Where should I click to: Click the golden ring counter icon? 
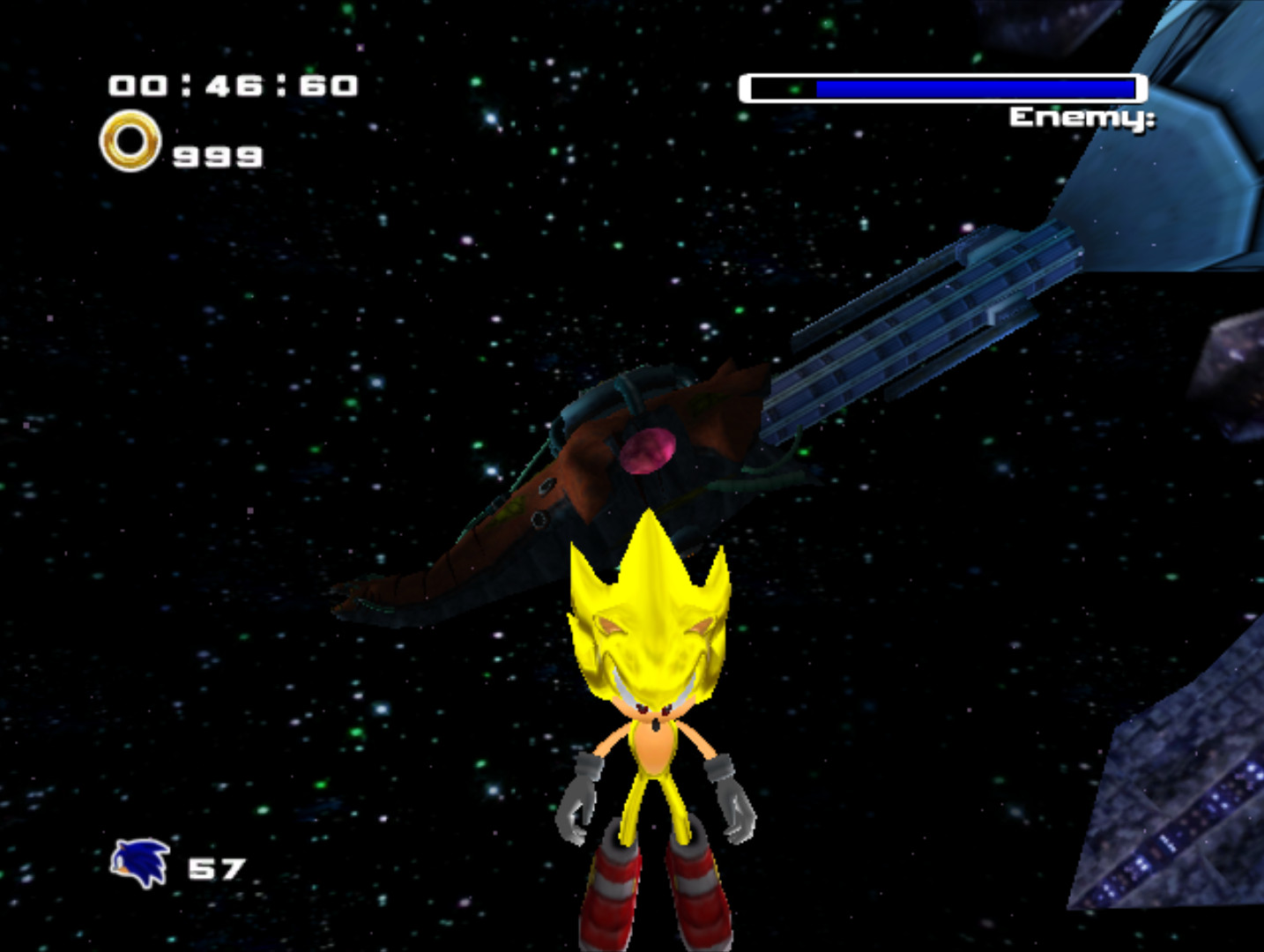coord(130,141)
